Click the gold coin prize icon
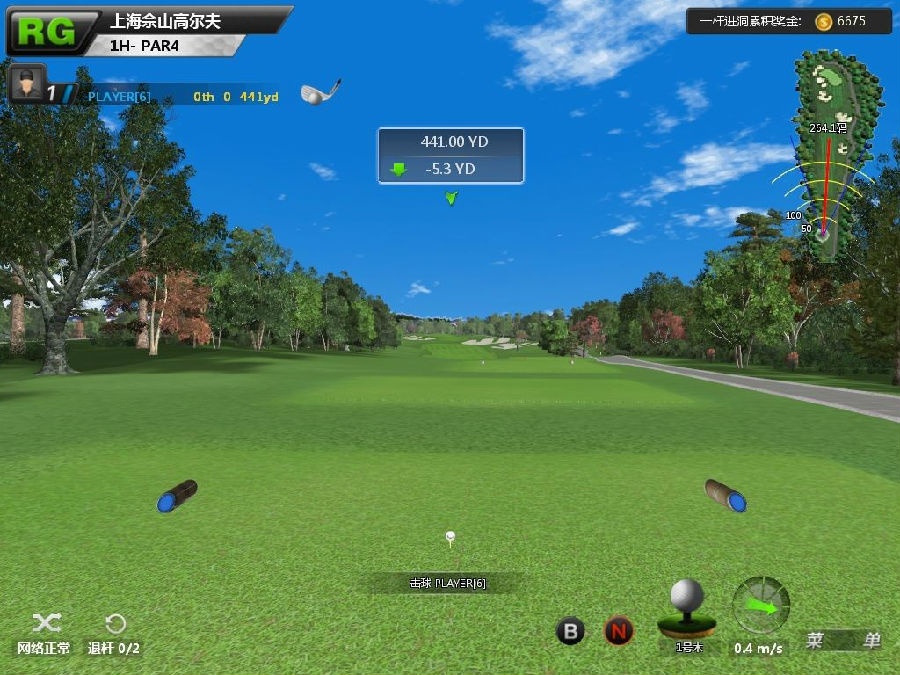 click(x=823, y=21)
